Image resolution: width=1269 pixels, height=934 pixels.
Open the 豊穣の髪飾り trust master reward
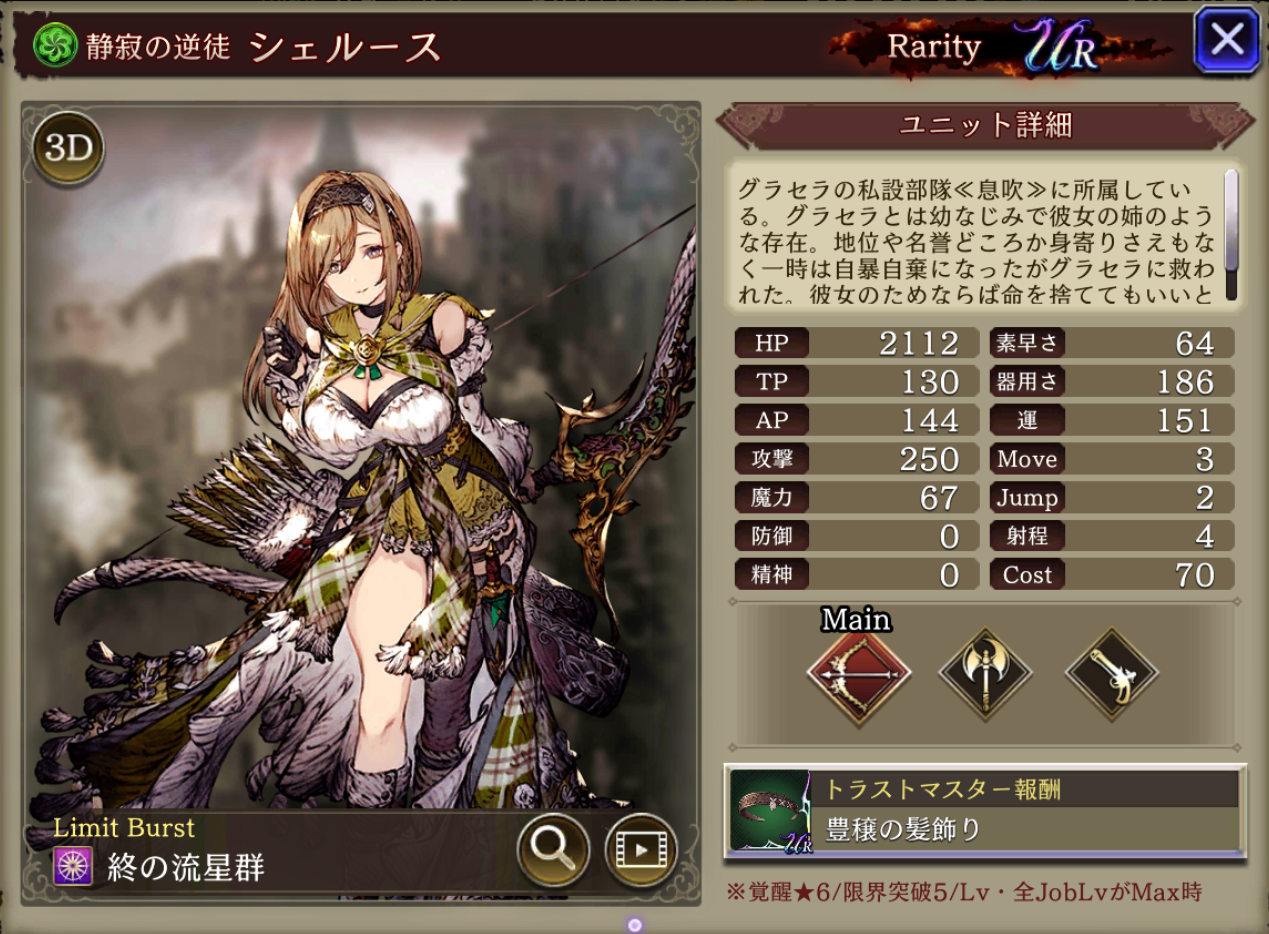pos(984,810)
